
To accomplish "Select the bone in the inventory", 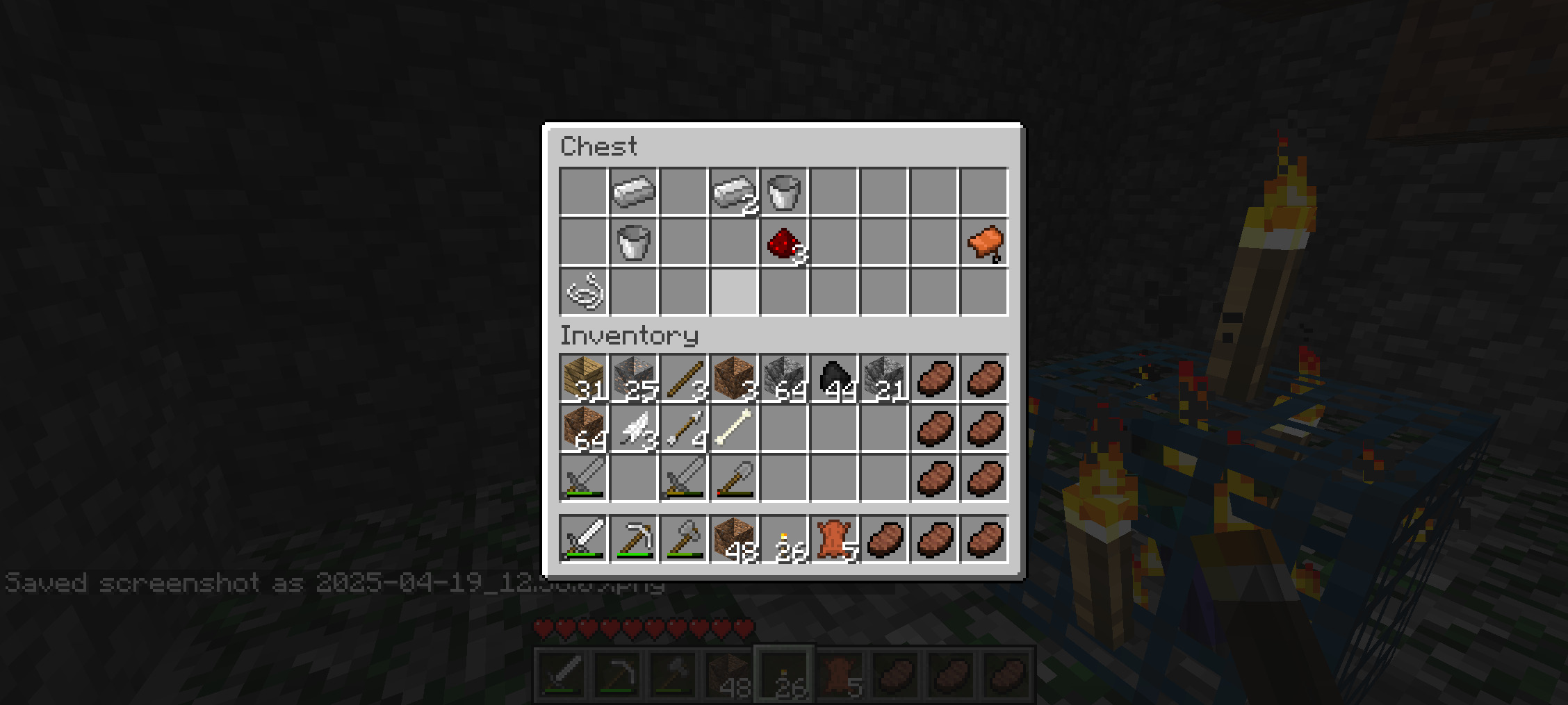I will (733, 429).
